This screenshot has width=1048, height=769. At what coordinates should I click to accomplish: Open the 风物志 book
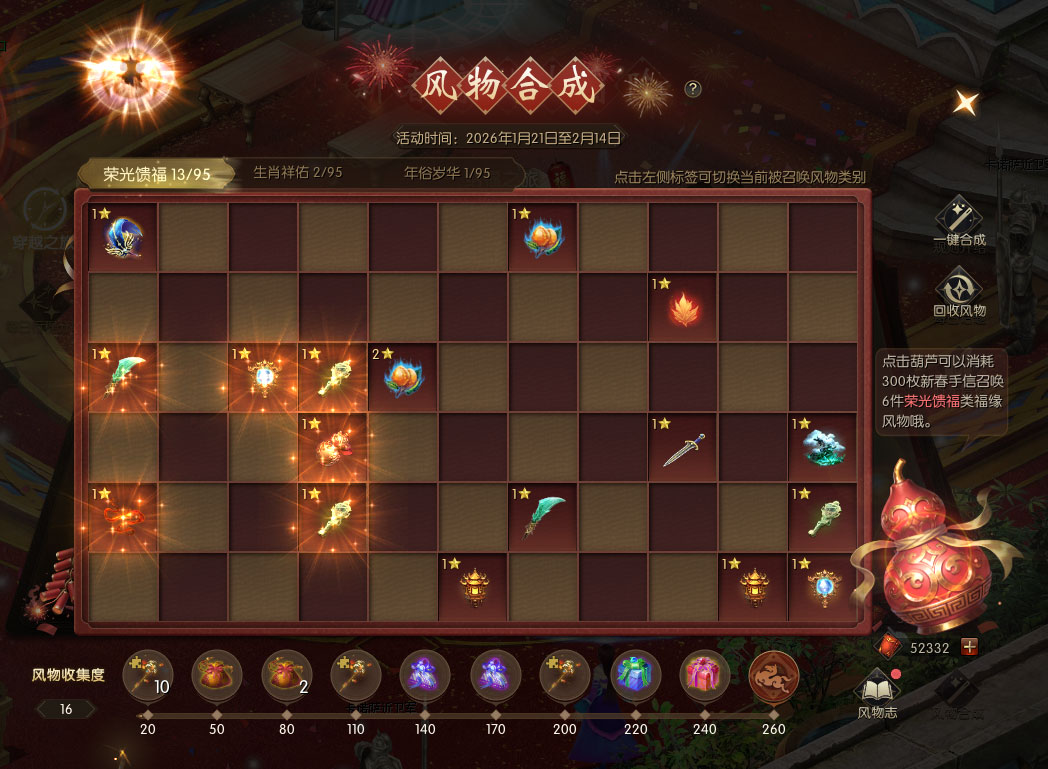pyautogui.click(x=878, y=692)
